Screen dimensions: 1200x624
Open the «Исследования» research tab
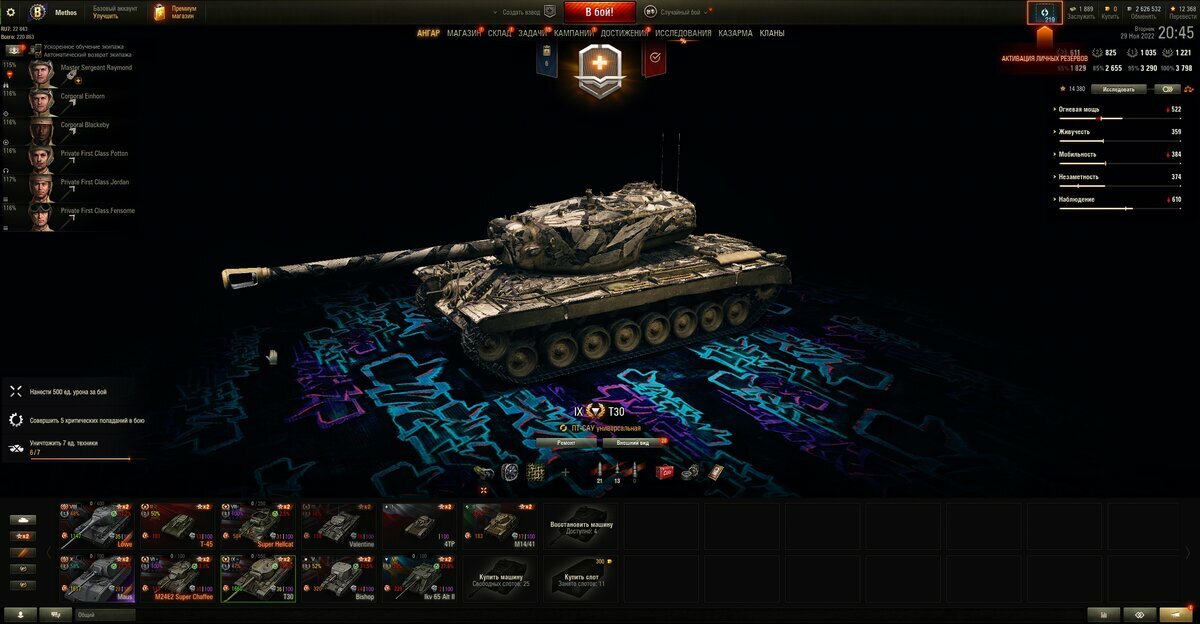(x=683, y=33)
